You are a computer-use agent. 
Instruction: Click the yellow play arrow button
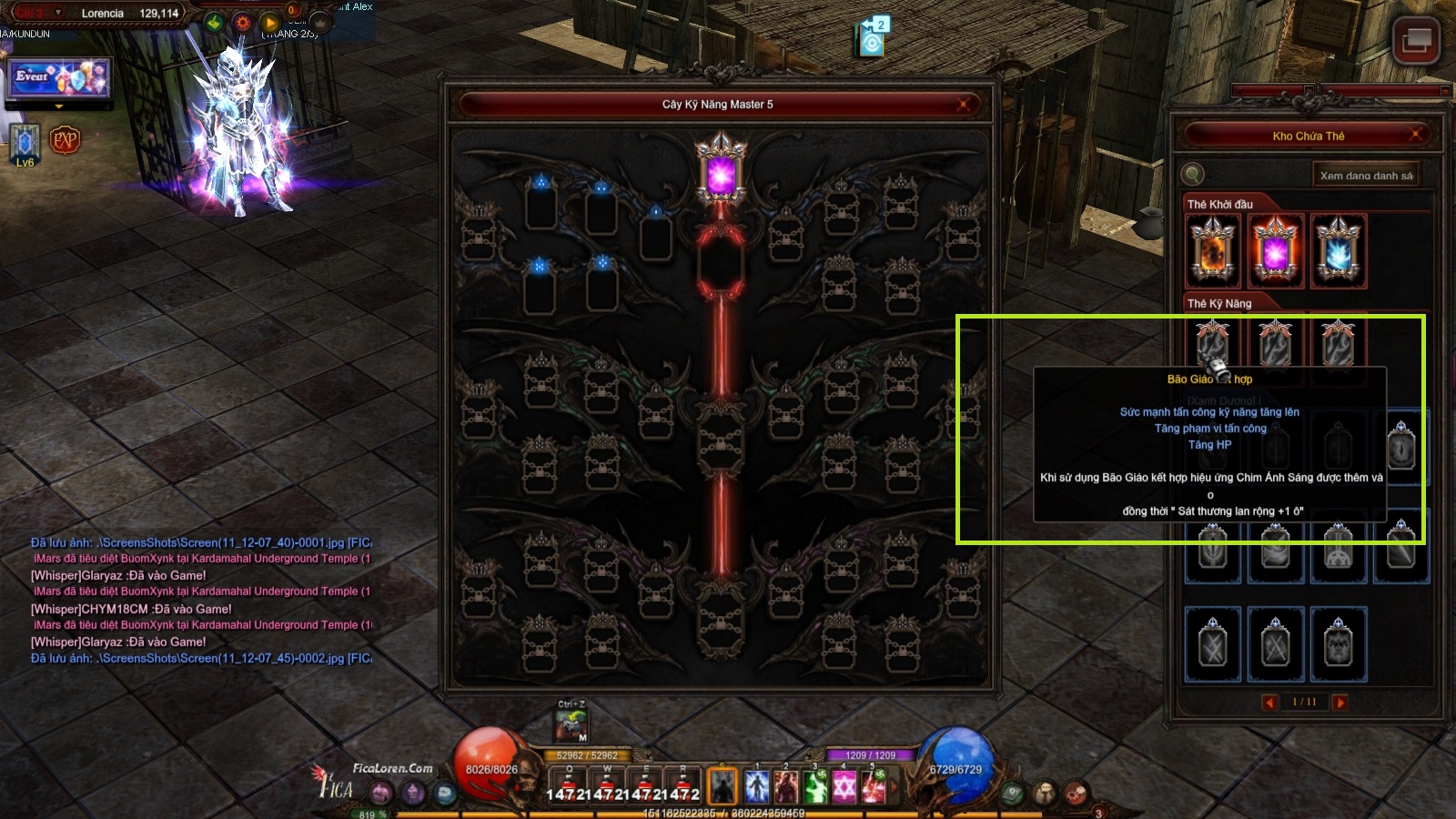point(270,23)
